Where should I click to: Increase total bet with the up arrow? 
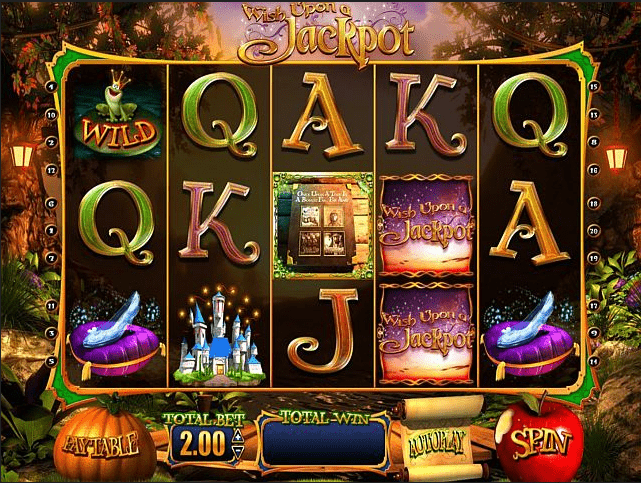[x=236, y=435]
